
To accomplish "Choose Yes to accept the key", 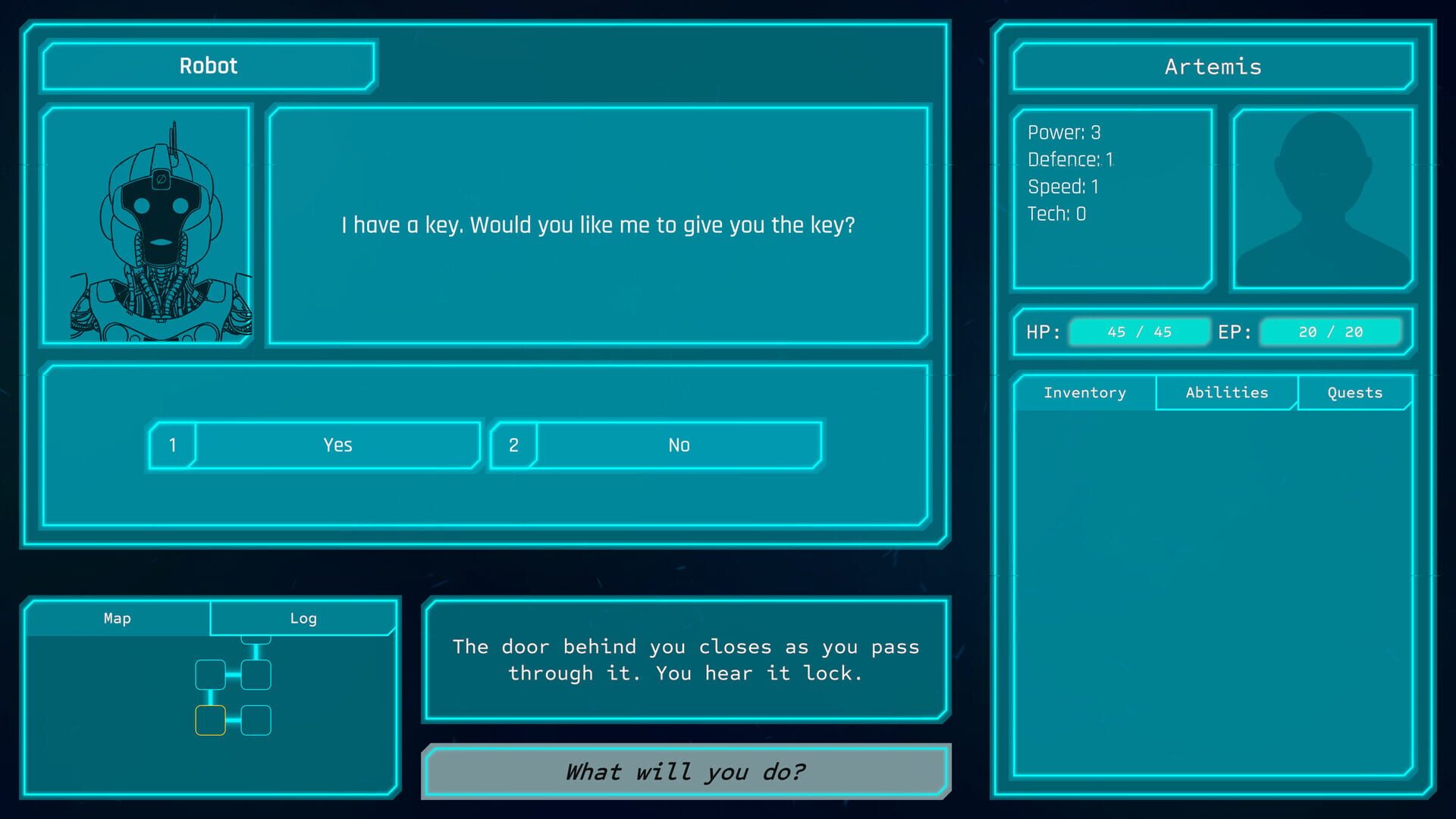I will click(x=337, y=445).
